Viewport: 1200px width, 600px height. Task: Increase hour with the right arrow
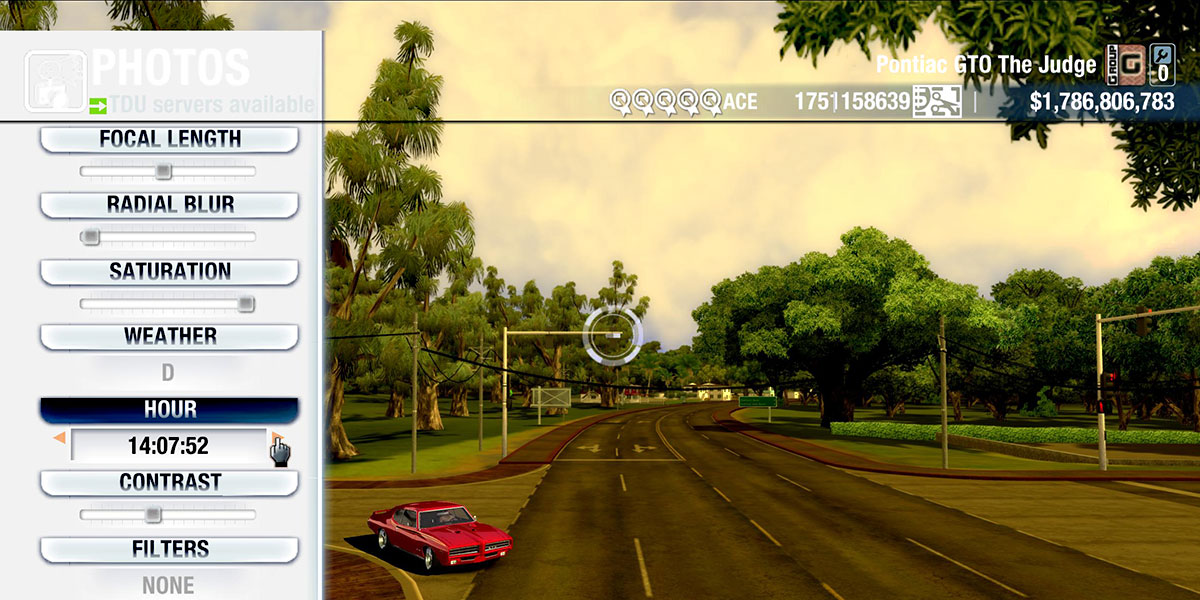pos(276,439)
